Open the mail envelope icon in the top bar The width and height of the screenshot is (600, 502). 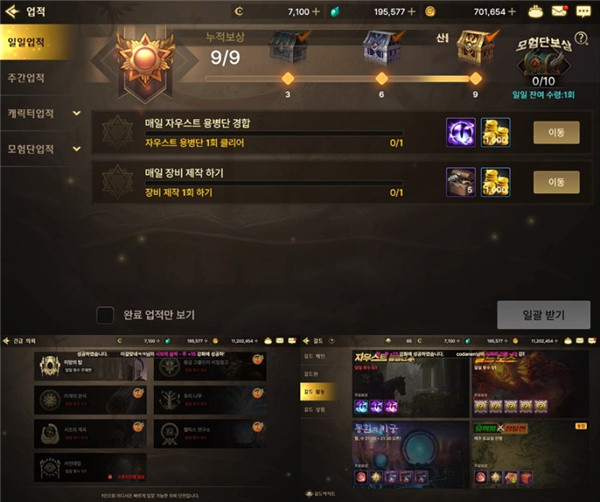[x=559, y=11]
